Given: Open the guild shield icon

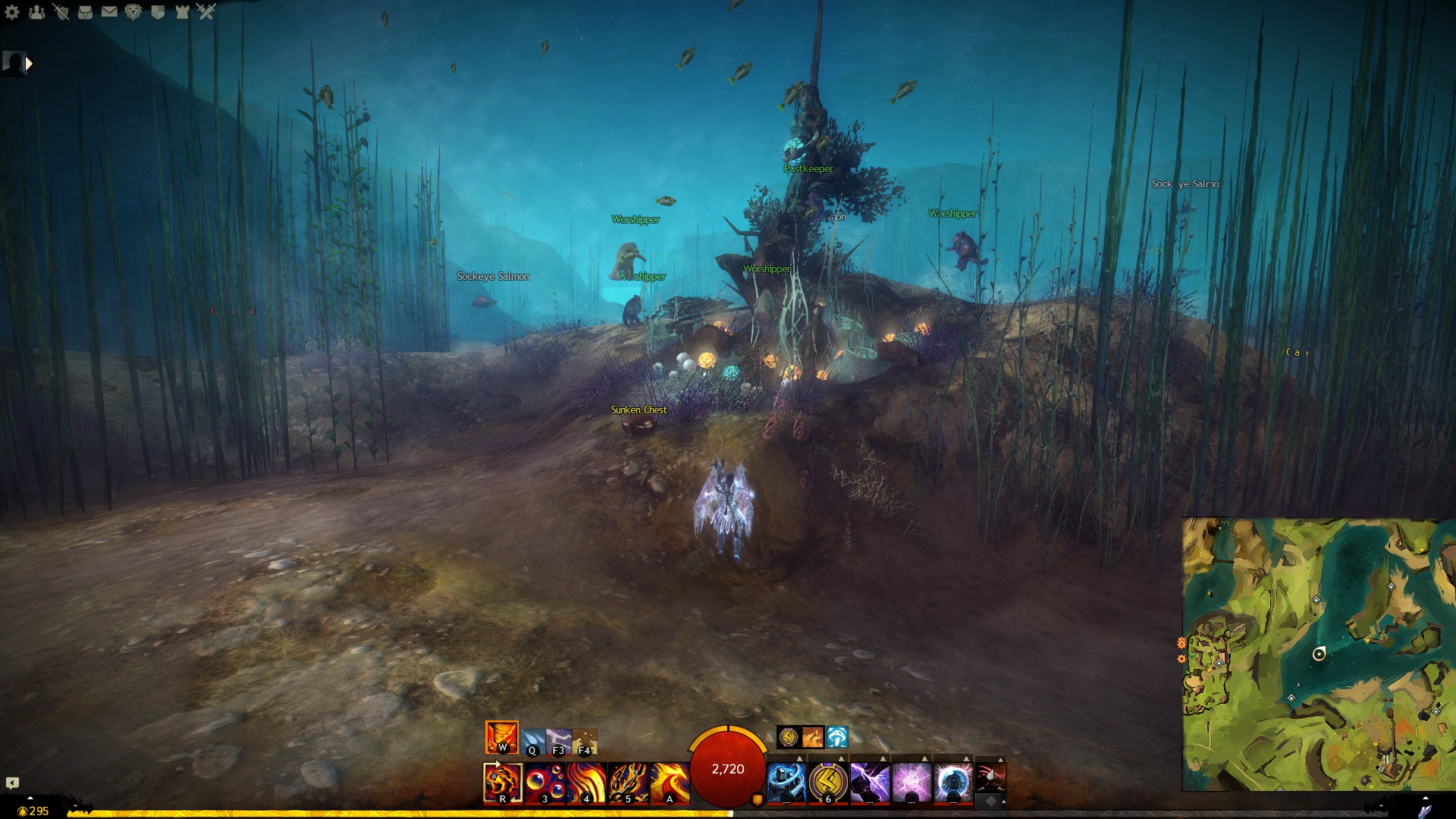Looking at the screenshot, I should tap(158, 12).
